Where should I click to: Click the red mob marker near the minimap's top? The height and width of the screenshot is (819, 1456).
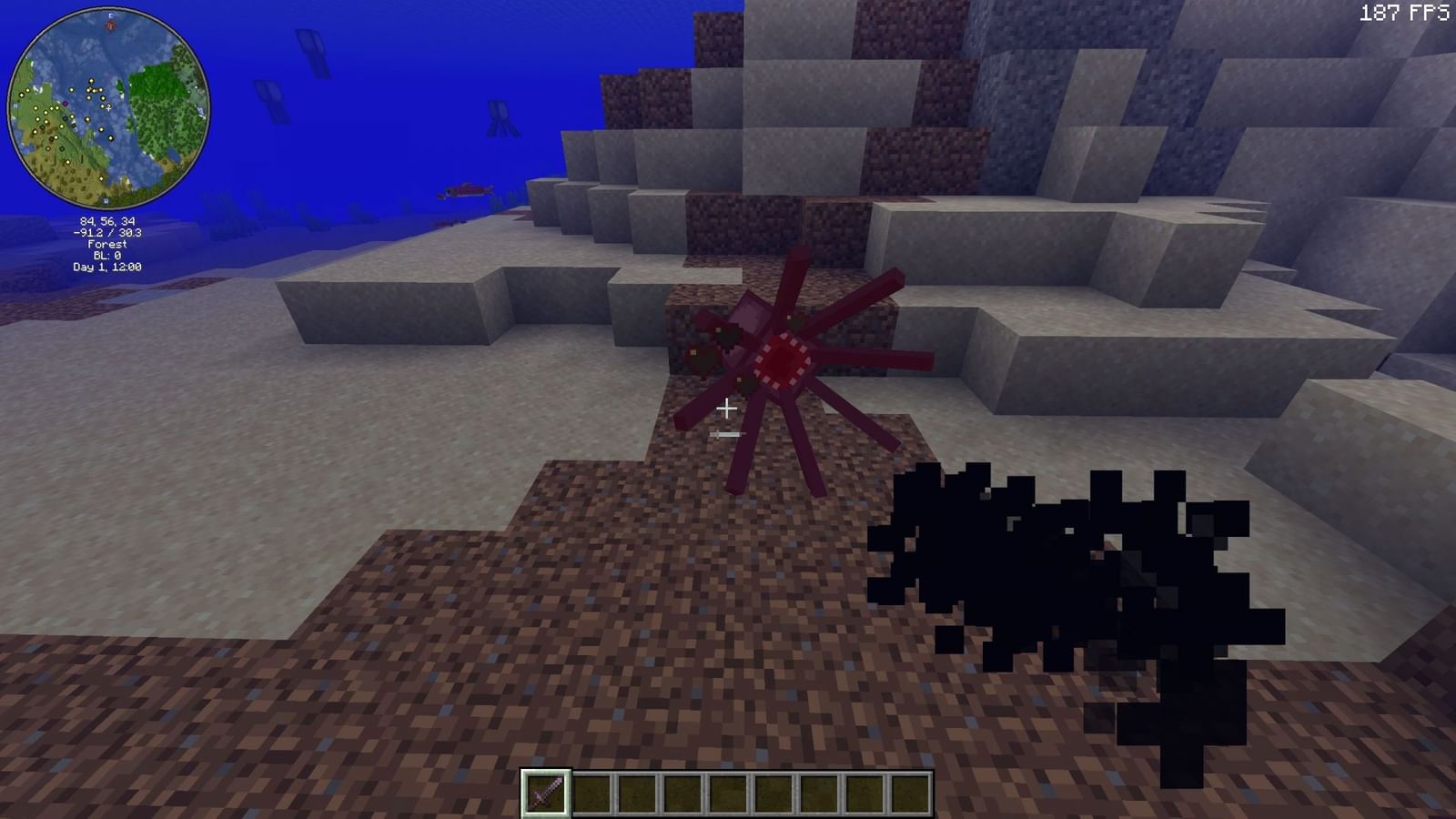pyautogui.click(x=111, y=25)
